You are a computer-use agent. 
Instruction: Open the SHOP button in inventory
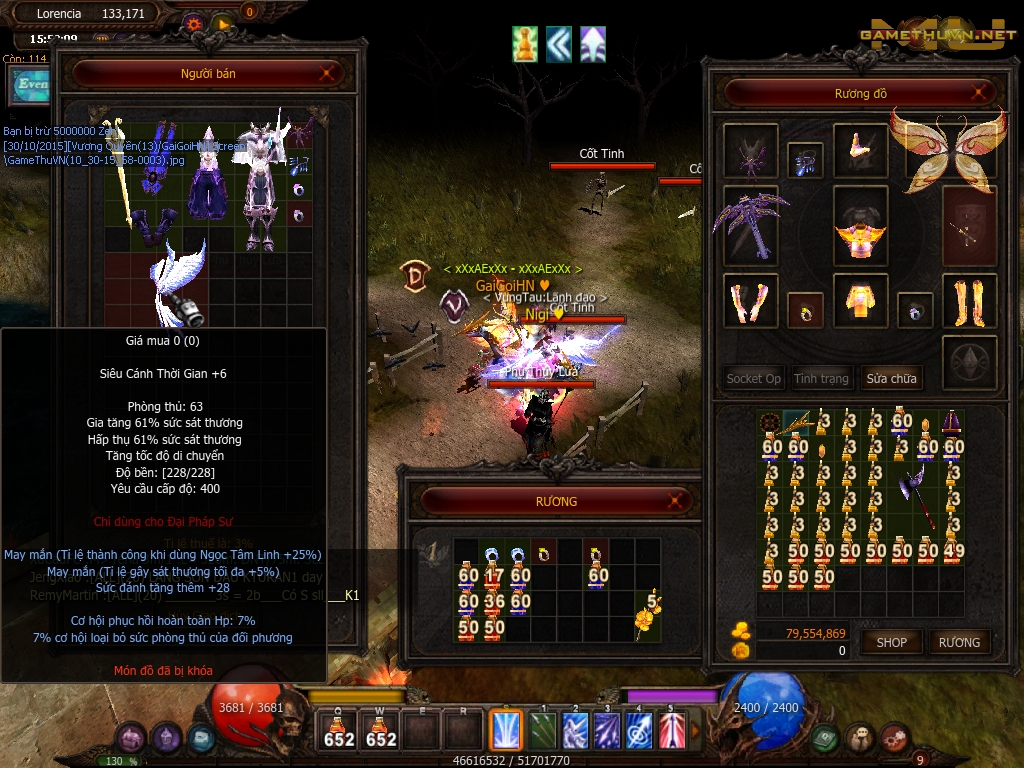click(891, 642)
